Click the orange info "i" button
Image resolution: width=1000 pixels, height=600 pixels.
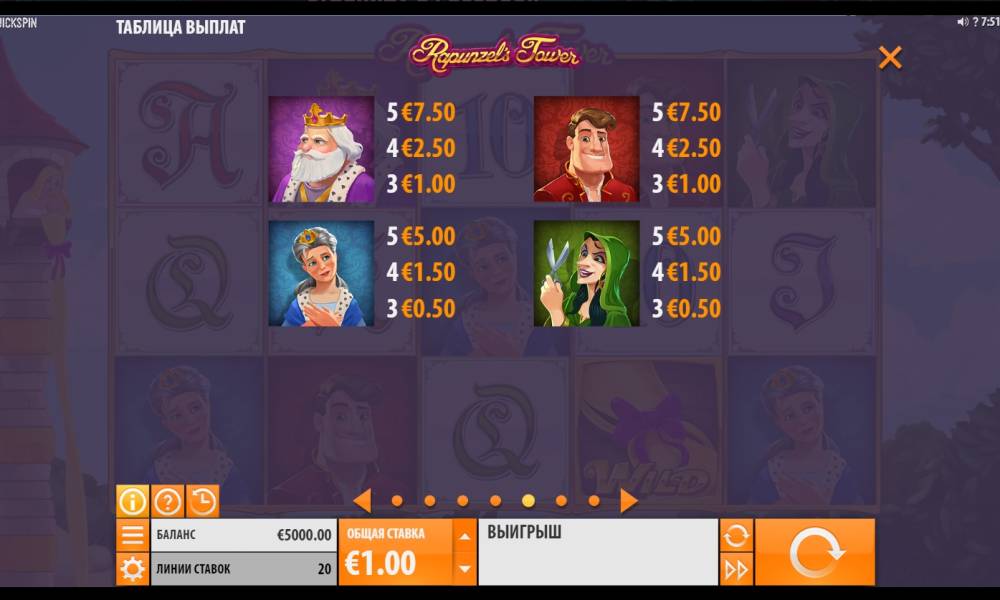(x=133, y=500)
